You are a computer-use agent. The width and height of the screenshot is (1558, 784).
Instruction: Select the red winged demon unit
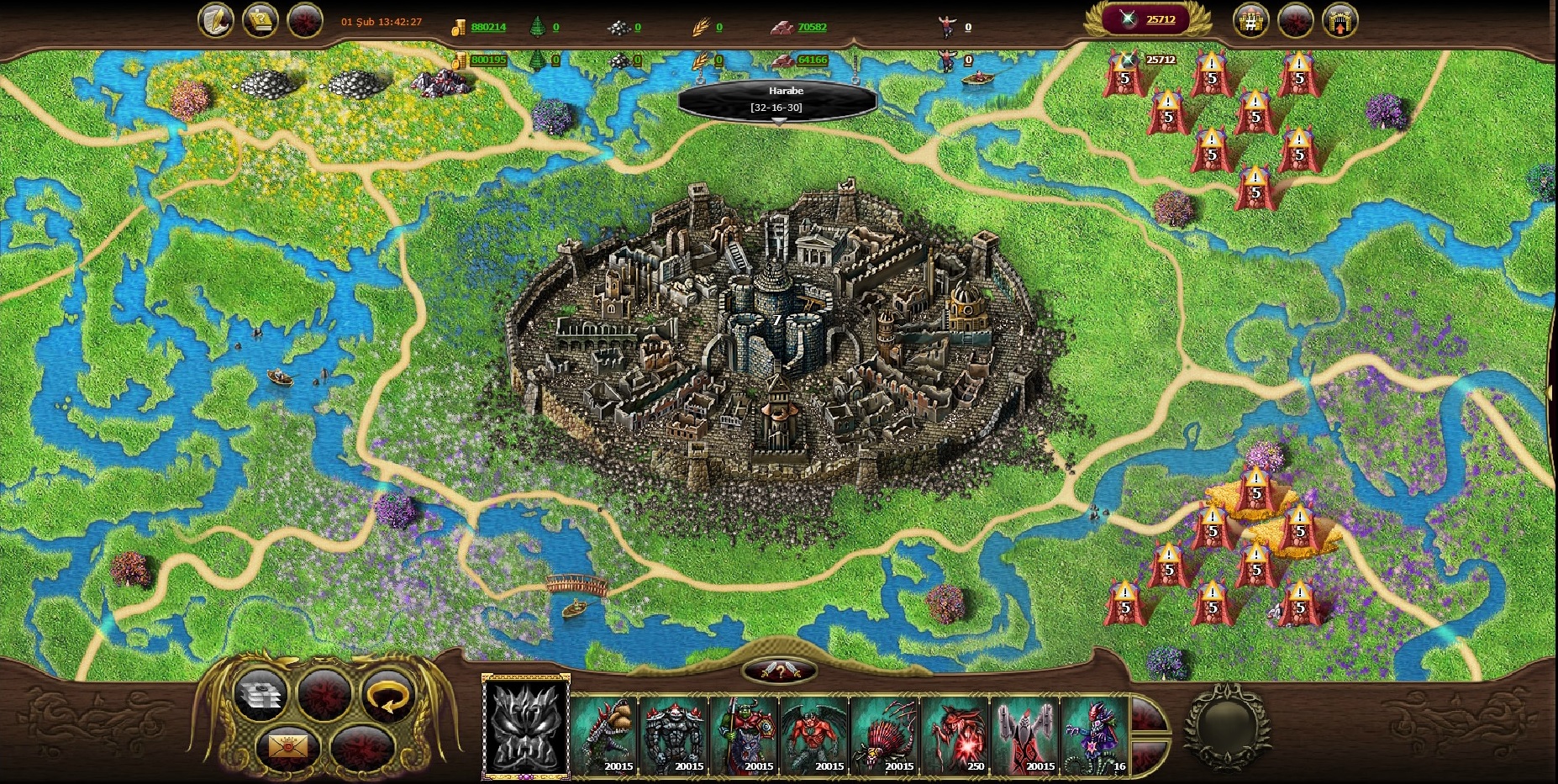(815, 734)
